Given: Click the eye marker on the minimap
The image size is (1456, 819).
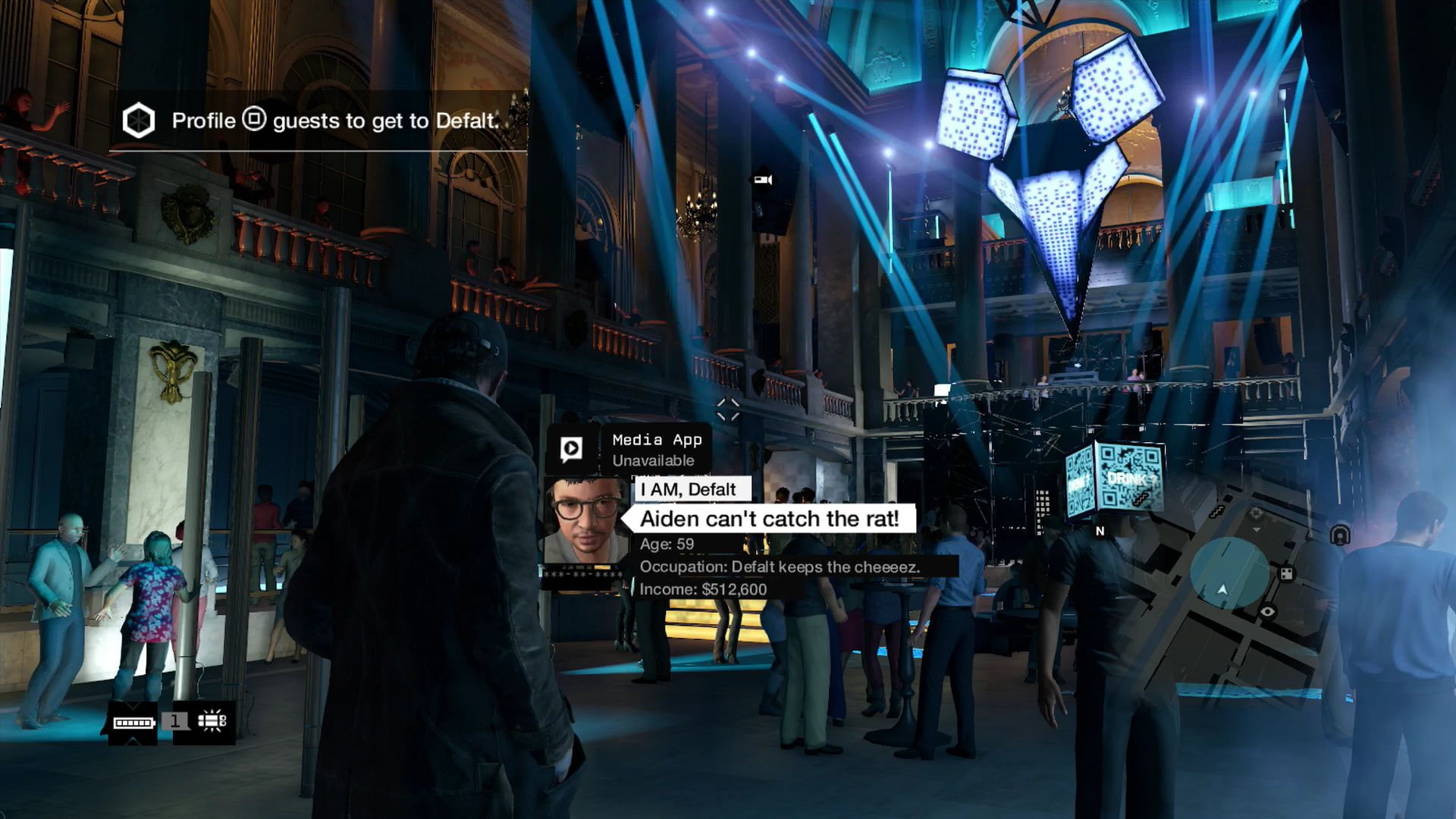Looking at the screenshot, I should click(x=1267, y=611).
